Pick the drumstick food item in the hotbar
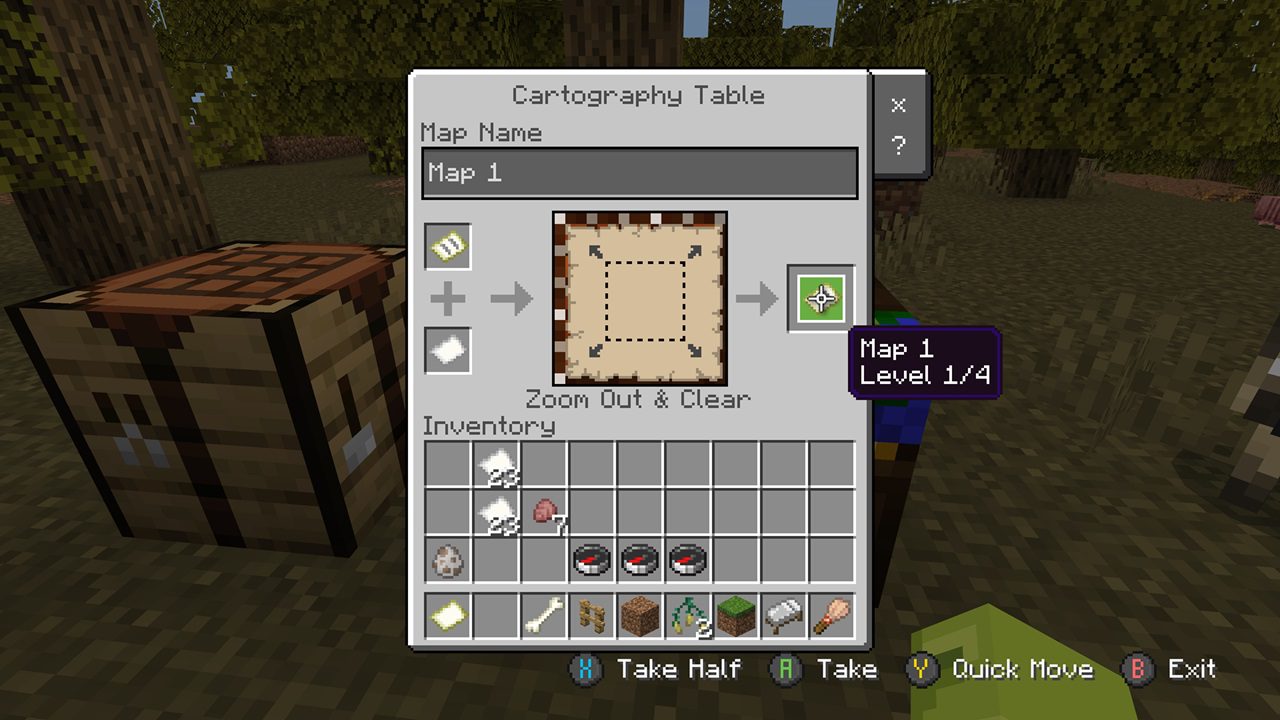Image resolution: width=1280 pixels, height=720 pixels. [x=832, y=617]
